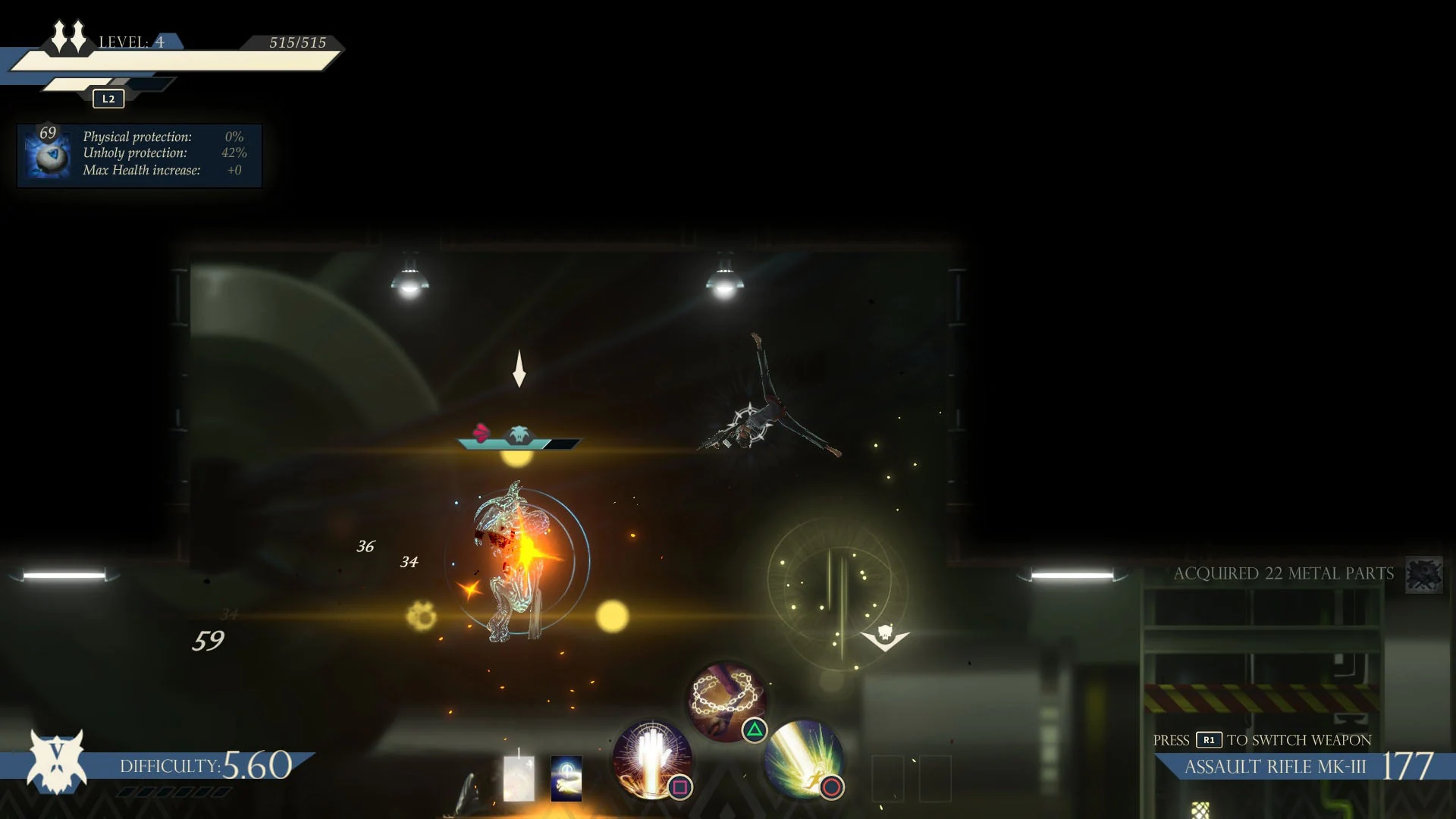The image size is (1456, 819).
Task: Click the DIFFICULTY: 5.60 readout
Action: click(x=205, y=766)
